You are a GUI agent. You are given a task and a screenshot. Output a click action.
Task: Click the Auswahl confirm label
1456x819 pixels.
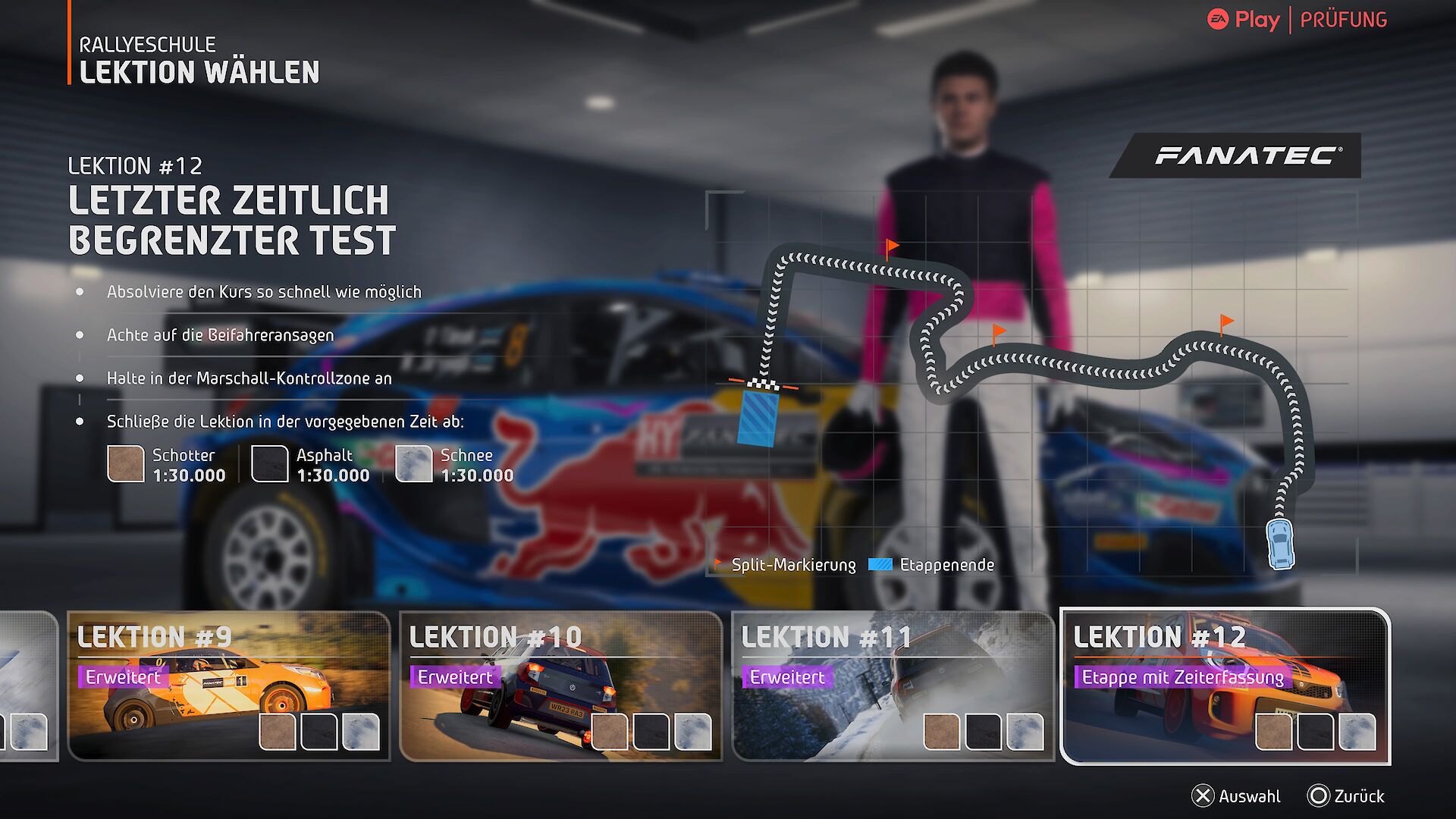[x=1237, y=796]
